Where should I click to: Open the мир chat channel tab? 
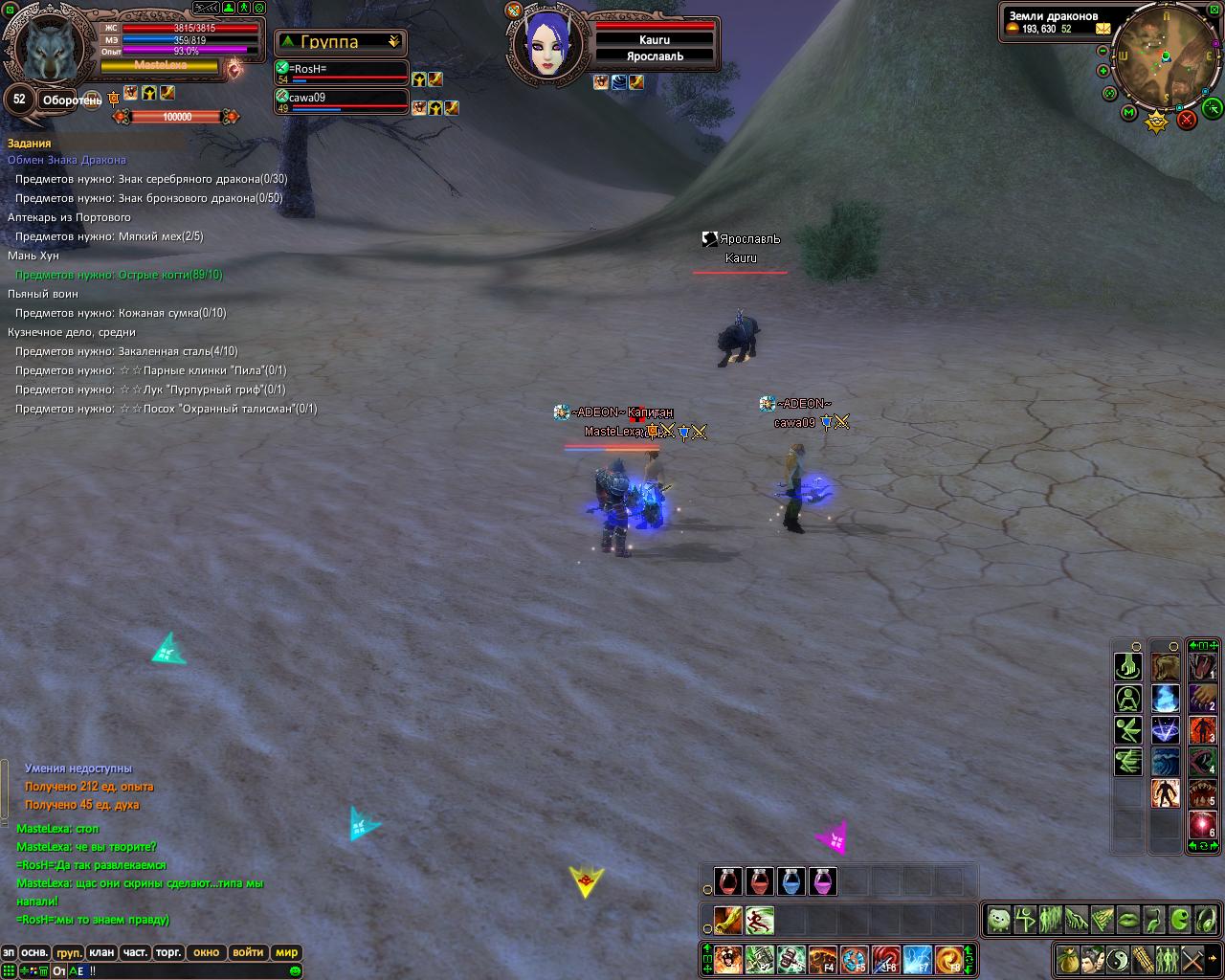[x=286, y=952]
